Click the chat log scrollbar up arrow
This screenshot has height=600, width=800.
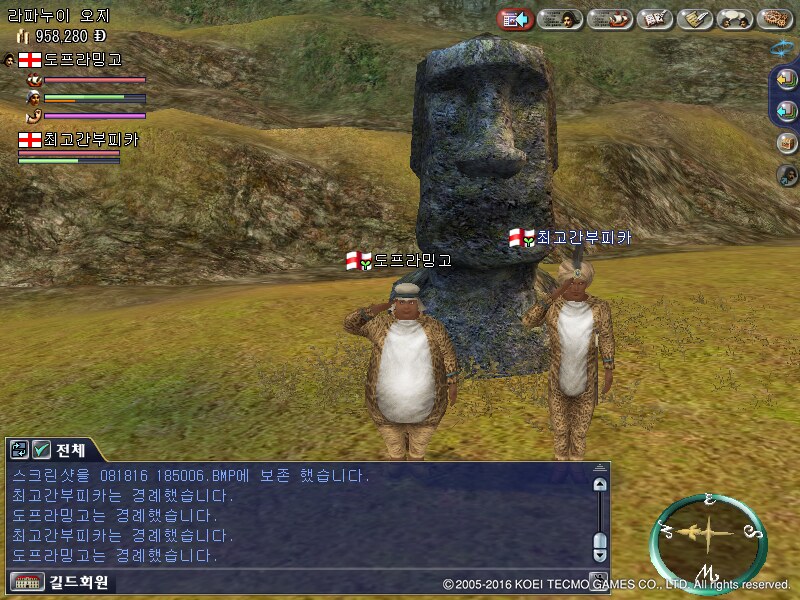pyautogui.click(x=599, y=484)
